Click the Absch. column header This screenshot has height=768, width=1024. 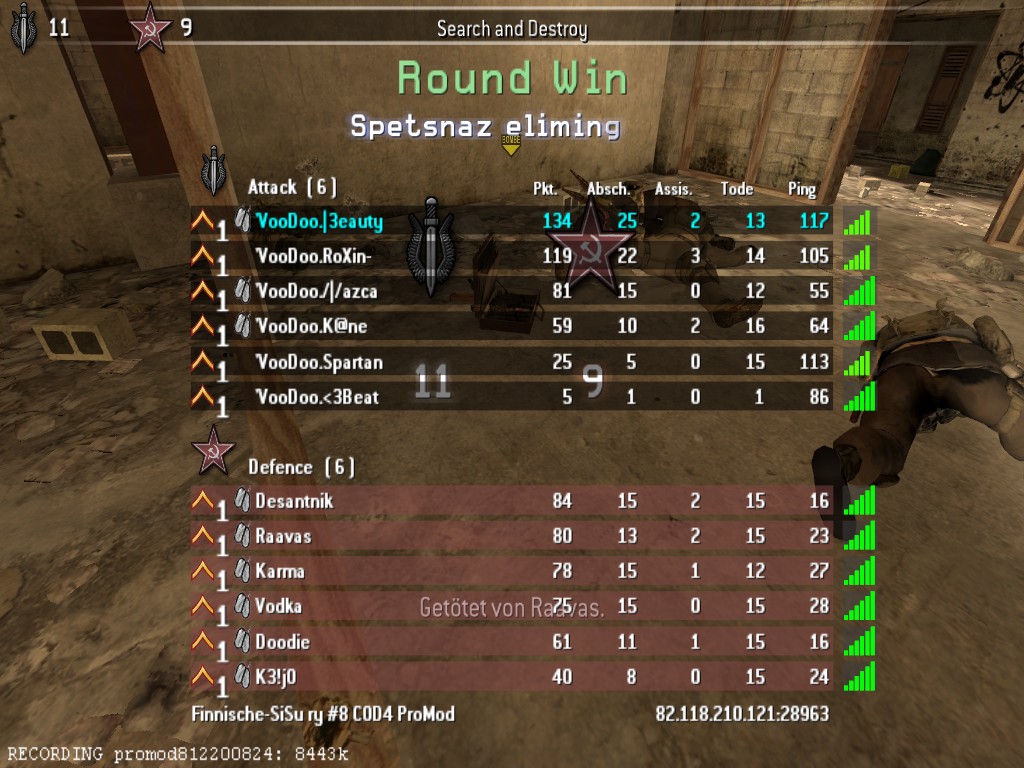(x=608, y=189)
